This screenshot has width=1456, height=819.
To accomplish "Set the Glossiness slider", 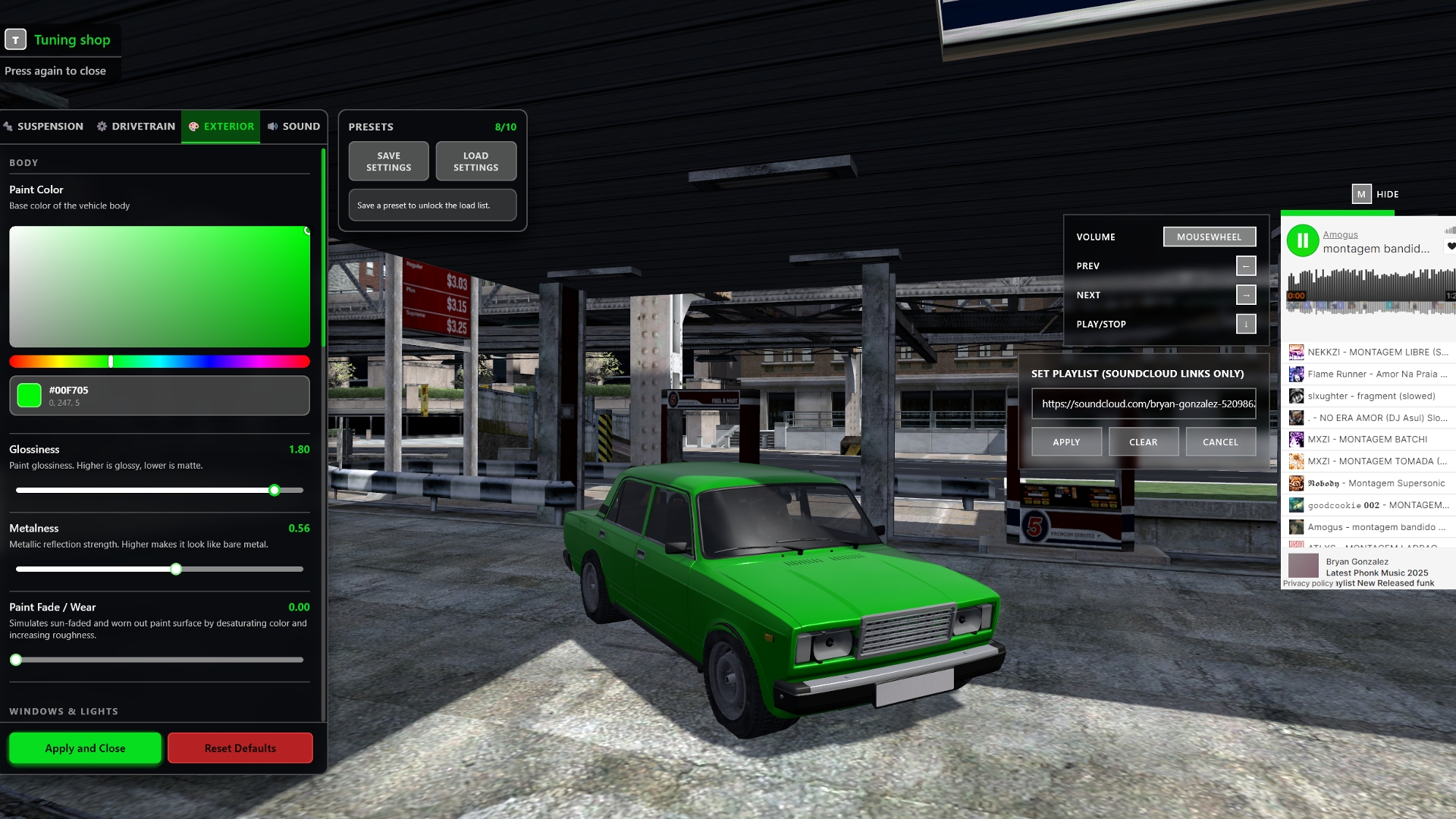I will [275, 491].
